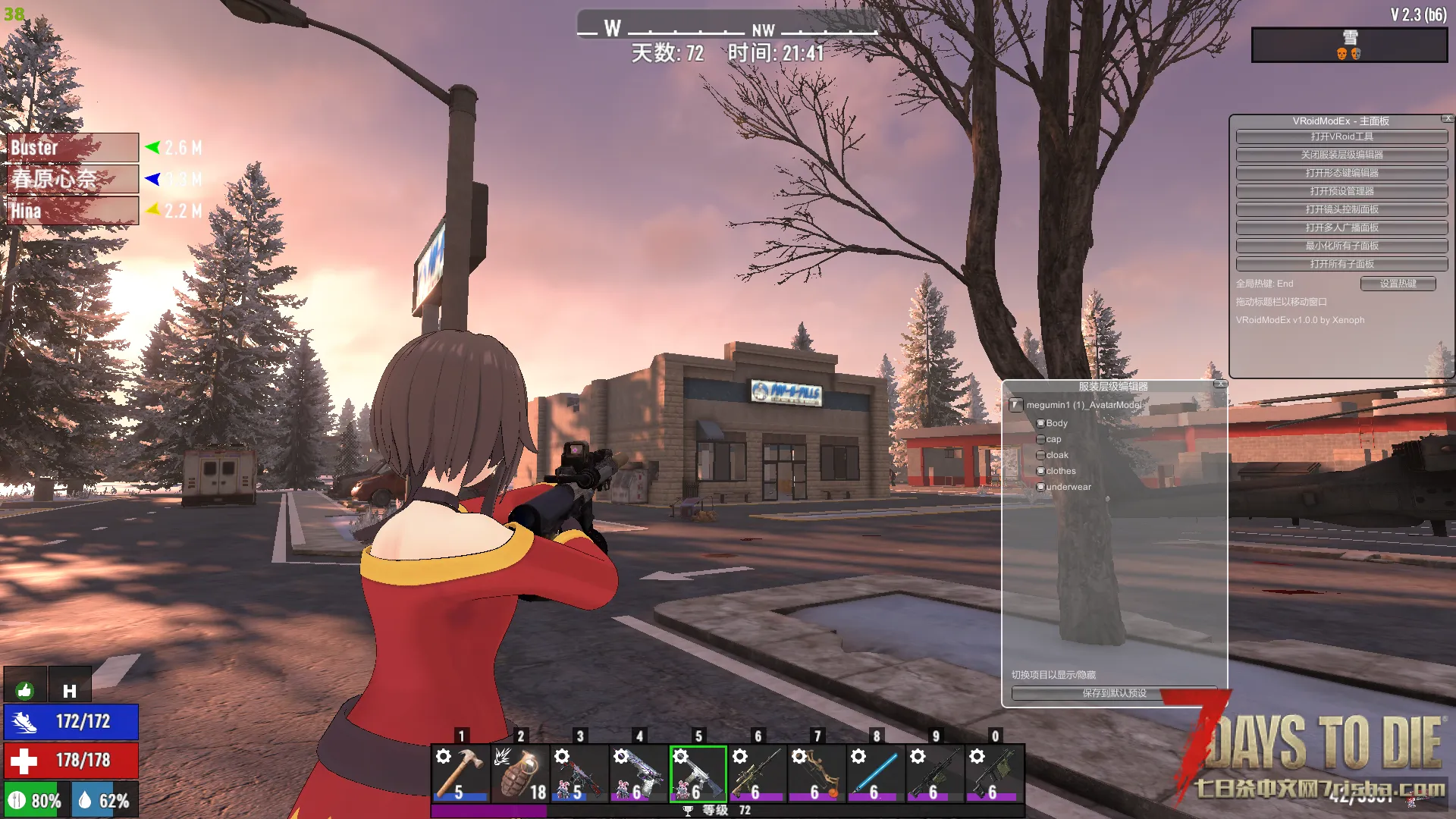Save layers with 保存到默认预设 button

pos(1114,693)
